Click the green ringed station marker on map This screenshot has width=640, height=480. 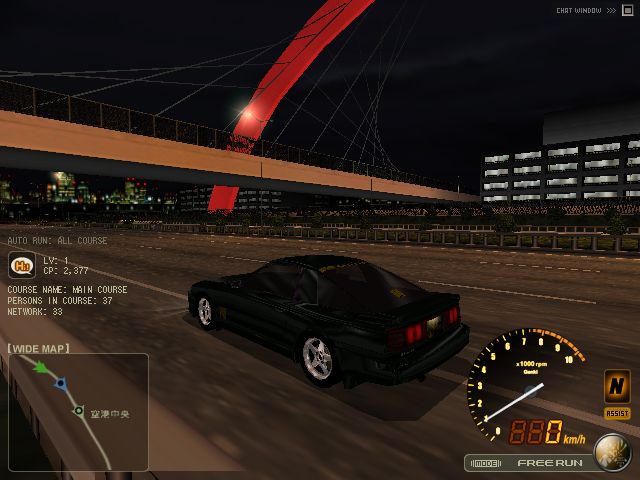click(78, 410)
